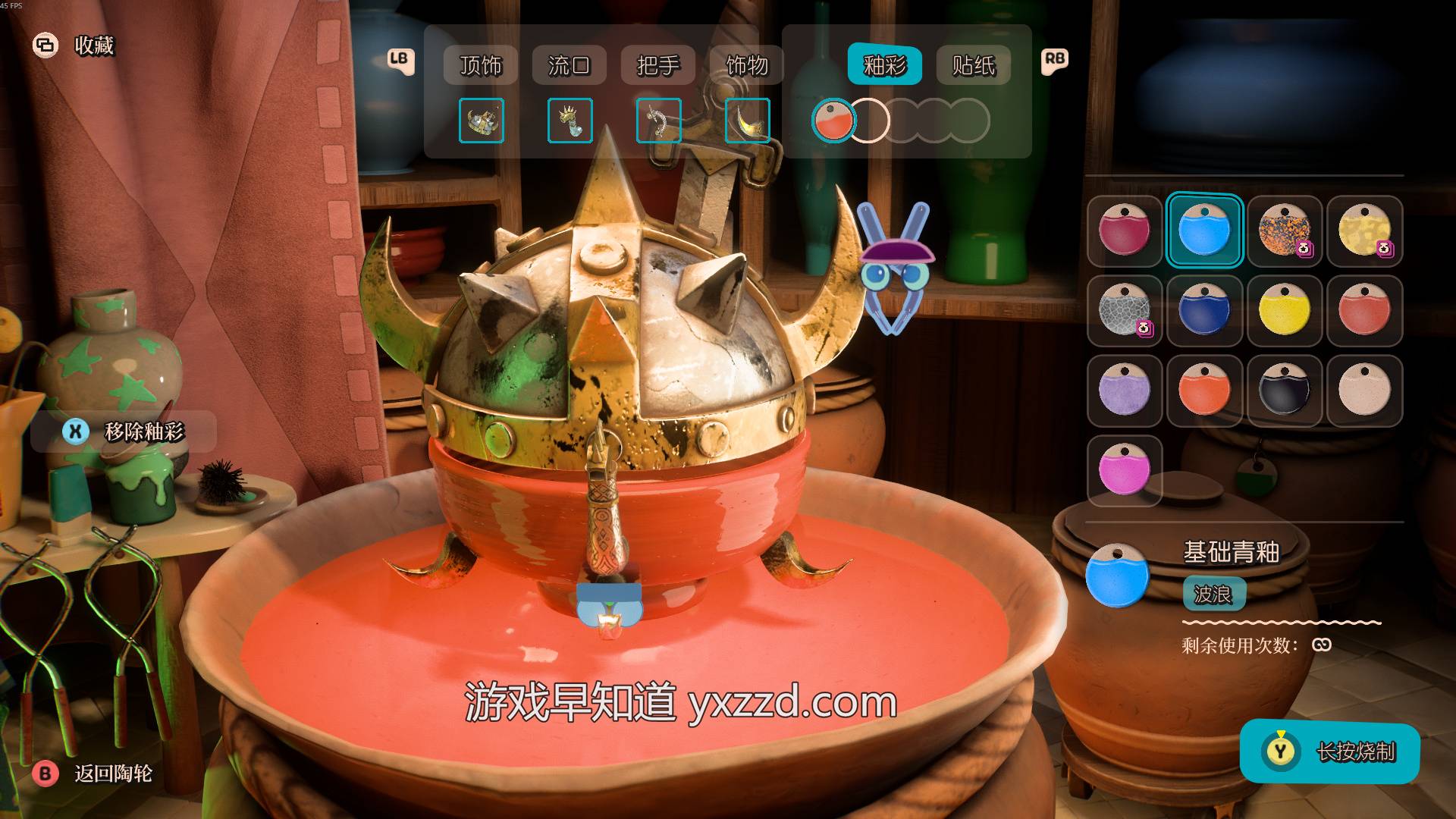Select the equipped spiked helmet top ornament

pos(481,121)
